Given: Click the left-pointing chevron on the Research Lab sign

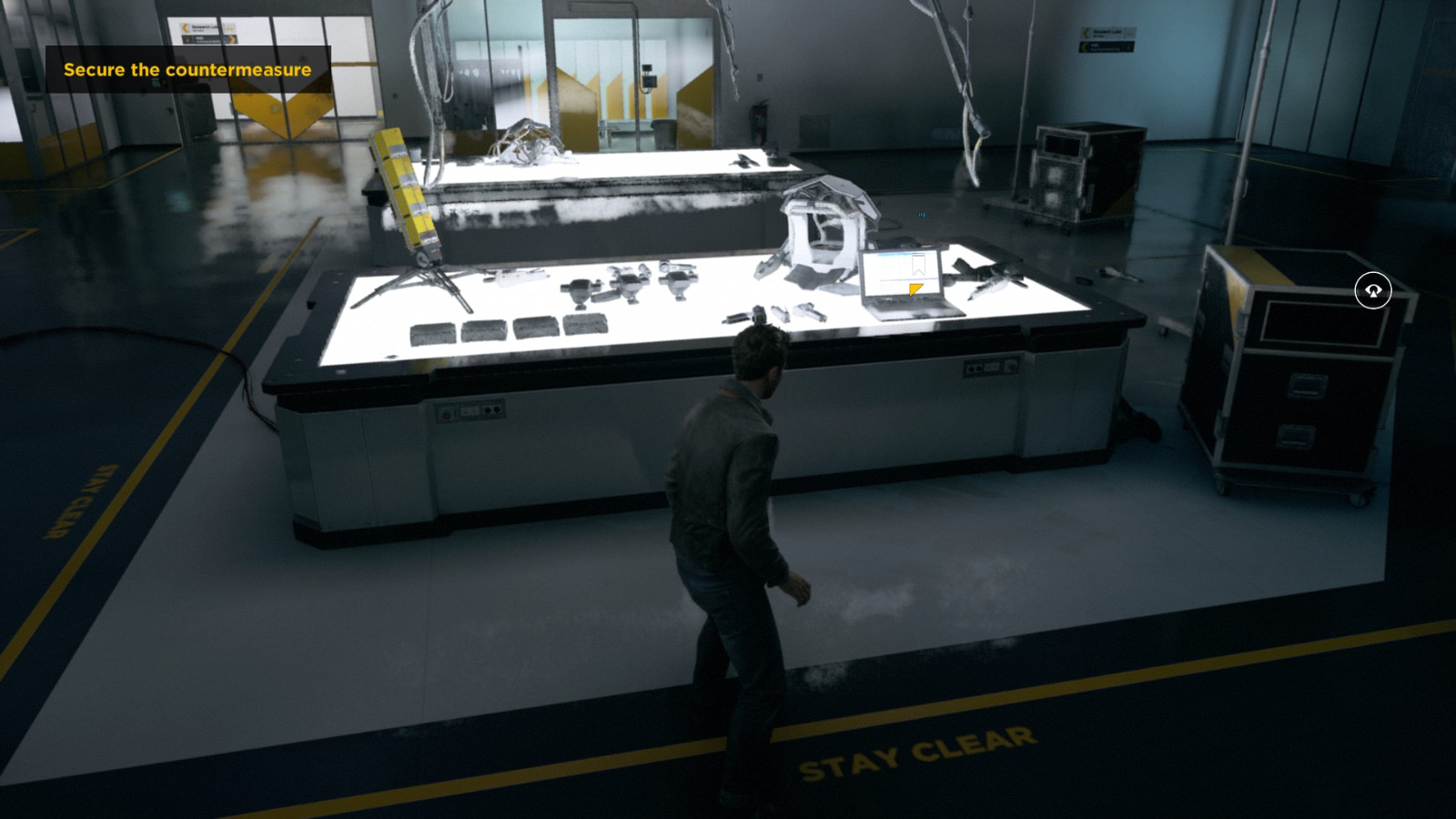Looking at the screenshot, I should [x=186, y=28].
